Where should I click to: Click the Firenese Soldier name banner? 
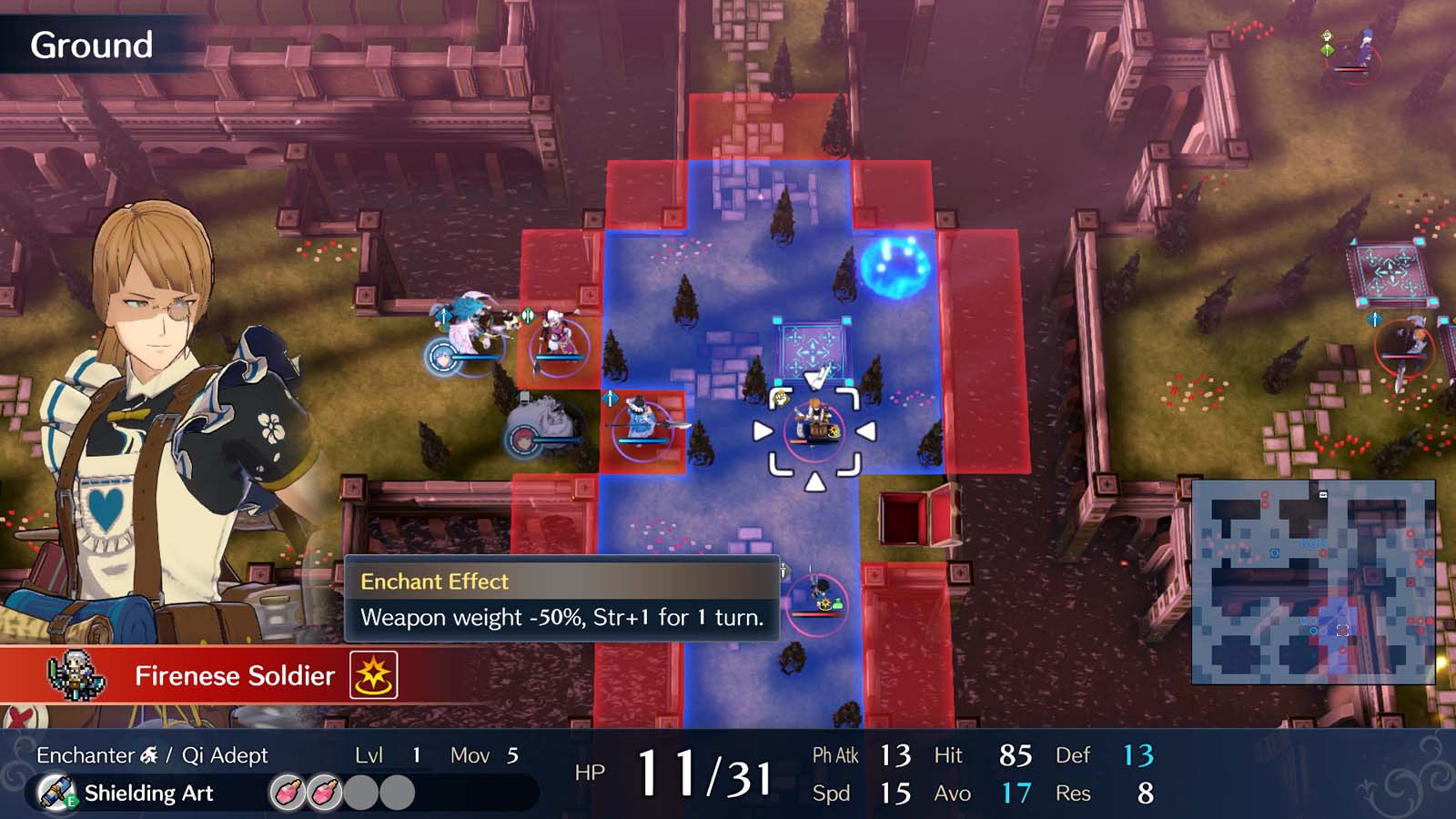(232, 675)
